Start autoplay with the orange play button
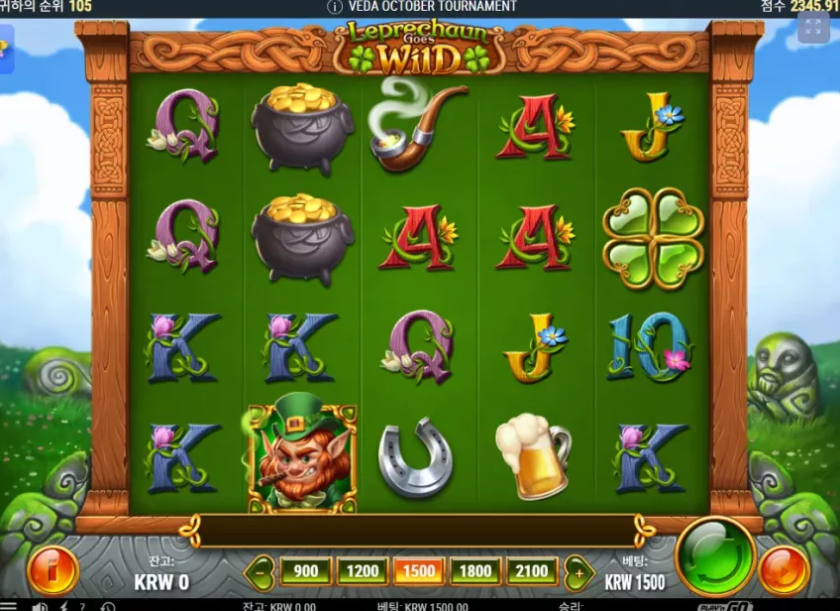 783,570
